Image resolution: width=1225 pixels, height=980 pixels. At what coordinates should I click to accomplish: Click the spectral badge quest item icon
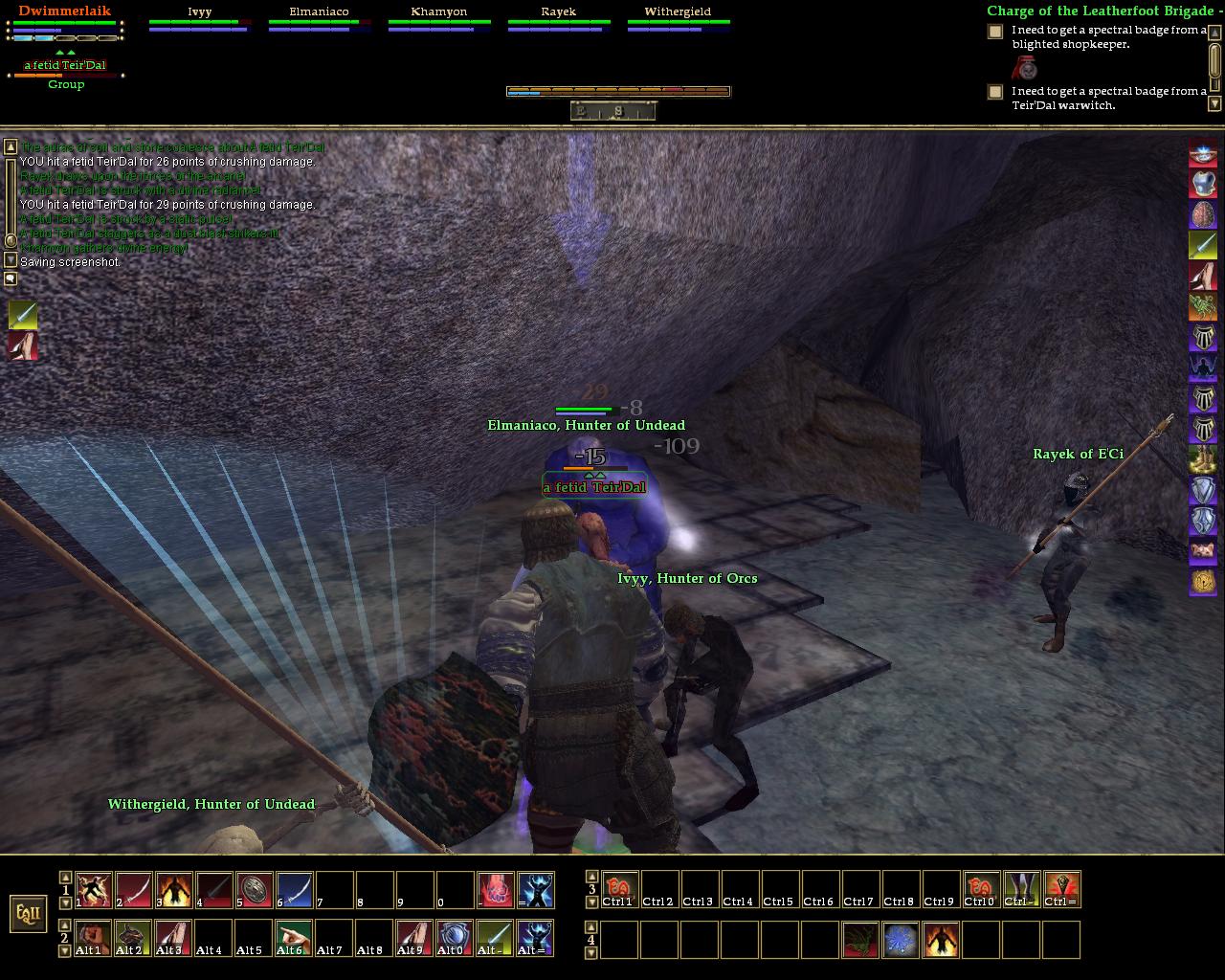tap(1026, 68)
